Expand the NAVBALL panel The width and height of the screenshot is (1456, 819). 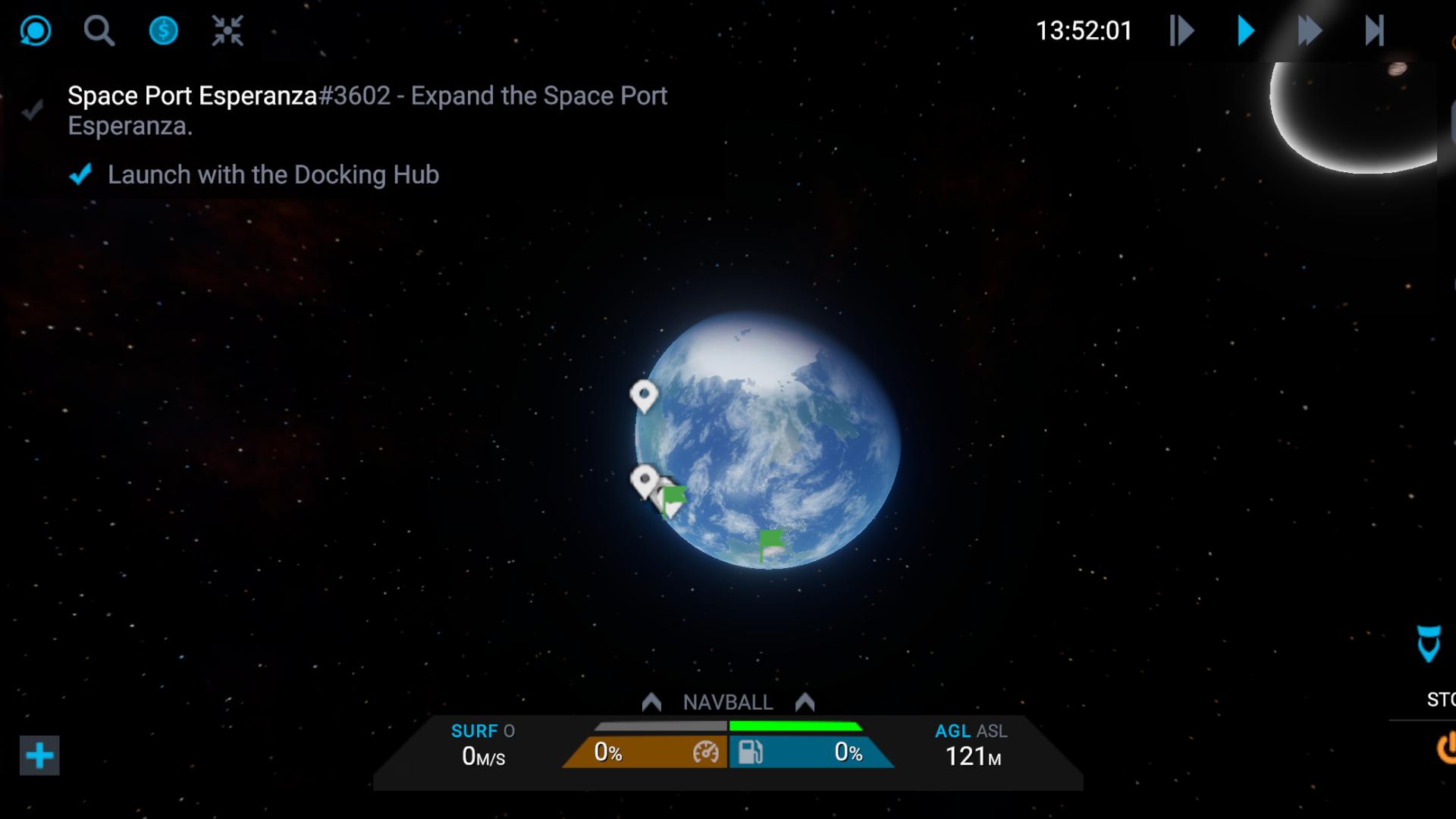coord(727,702)
